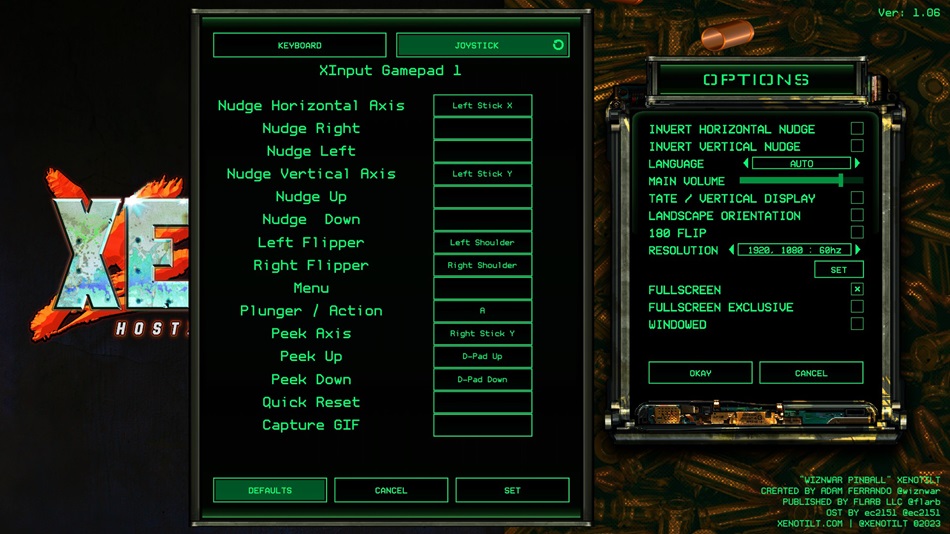
Task: Click the right arrow next to Language
Action: (857, 163)
